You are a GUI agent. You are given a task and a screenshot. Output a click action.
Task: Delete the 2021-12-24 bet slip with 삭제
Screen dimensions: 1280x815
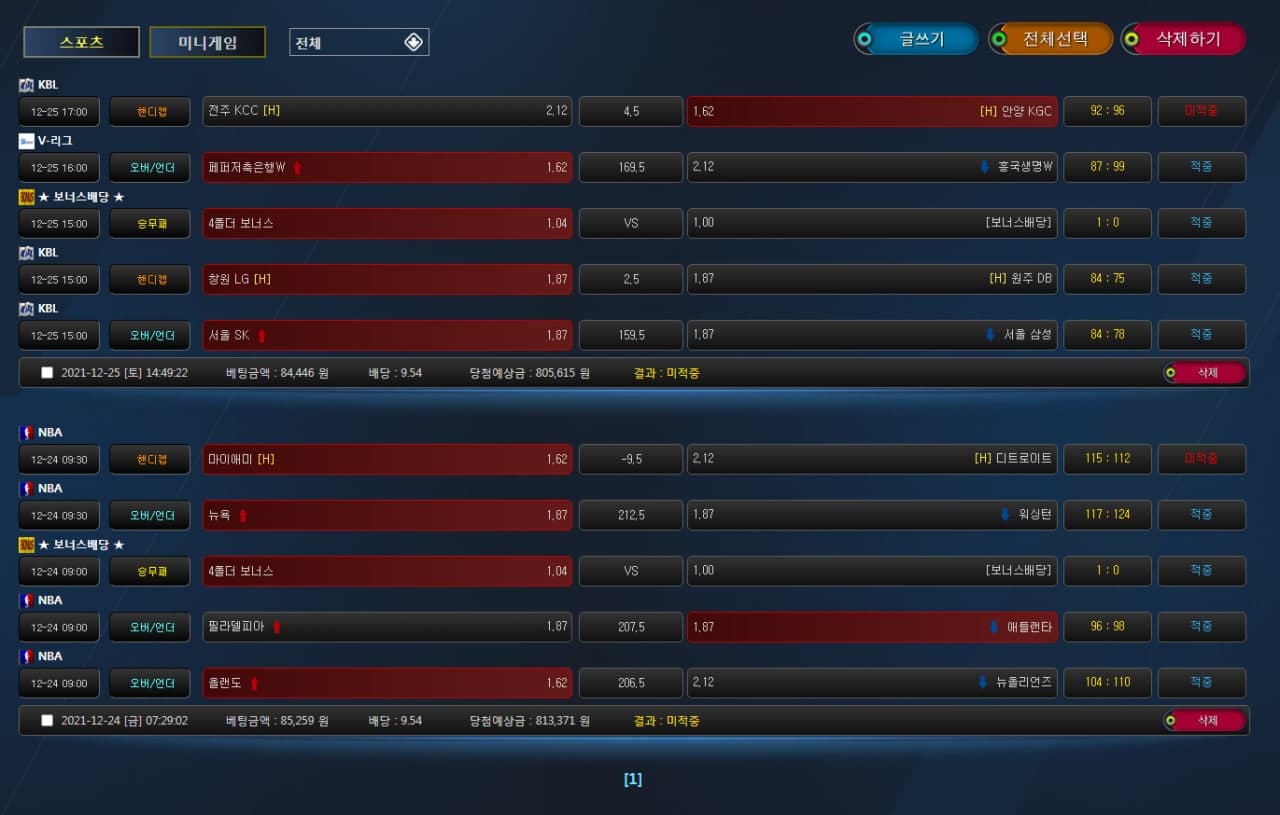click(x=1205, y=720)
